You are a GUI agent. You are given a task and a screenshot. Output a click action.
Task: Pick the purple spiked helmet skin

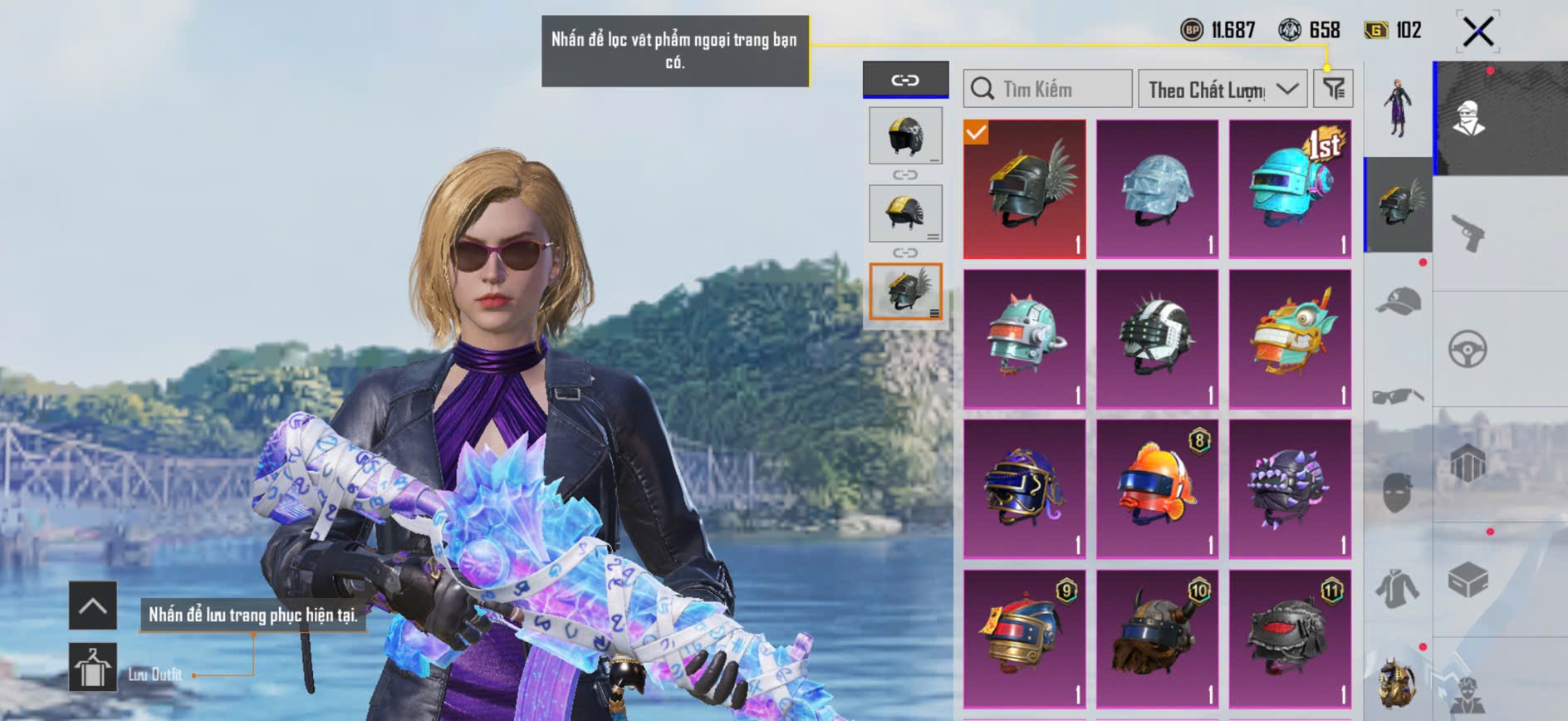tap(1290, 488)
